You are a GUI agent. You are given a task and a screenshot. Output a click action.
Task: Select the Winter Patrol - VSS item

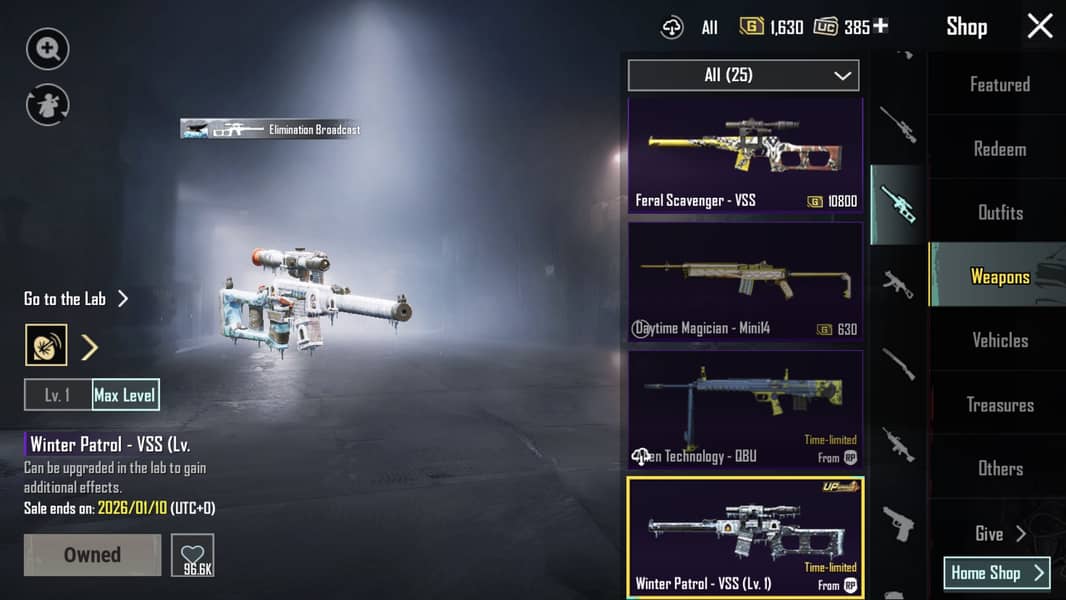click(745, 537)
